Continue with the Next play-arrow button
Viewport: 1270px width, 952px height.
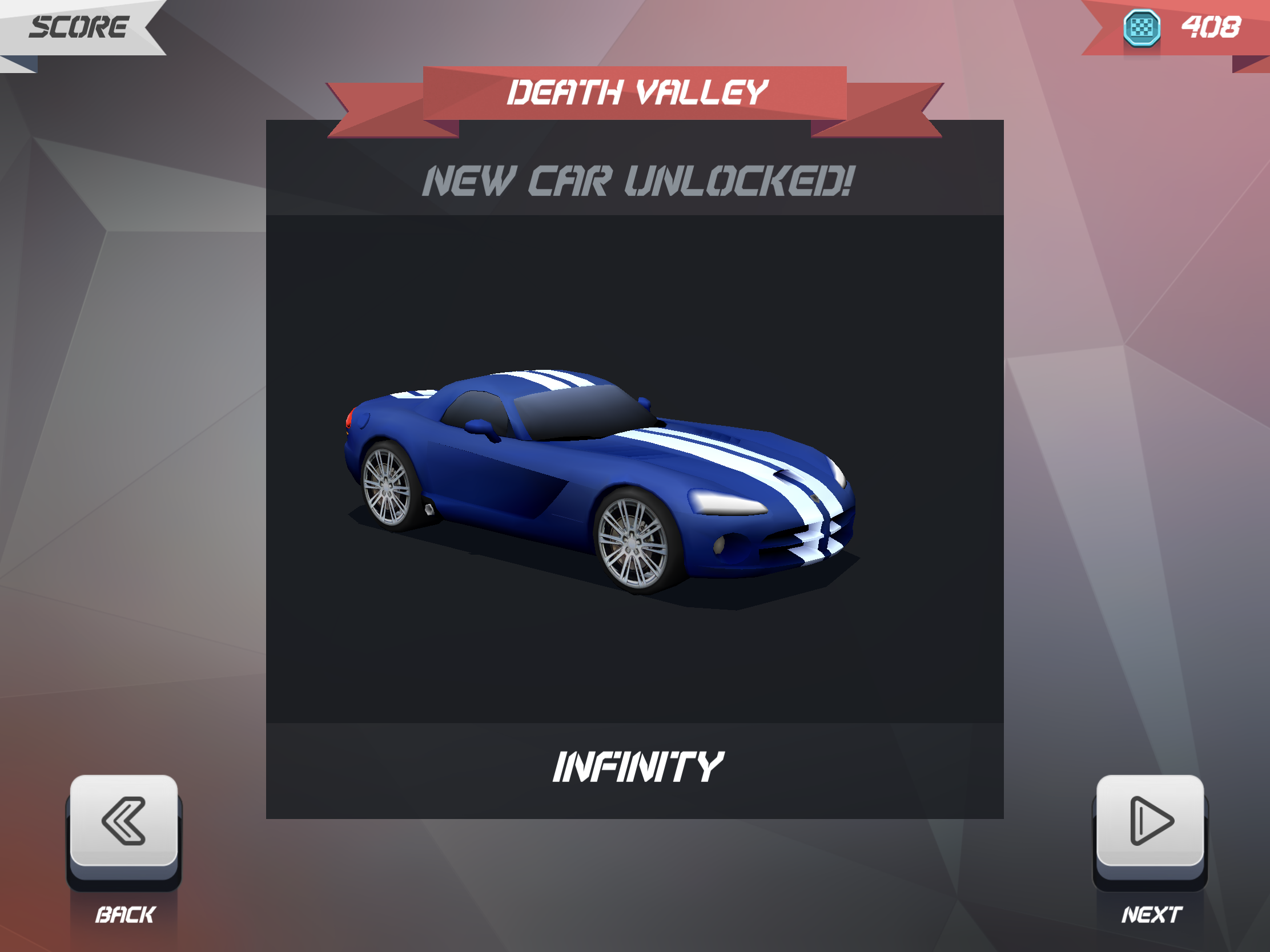click(x=1150, y=822)
